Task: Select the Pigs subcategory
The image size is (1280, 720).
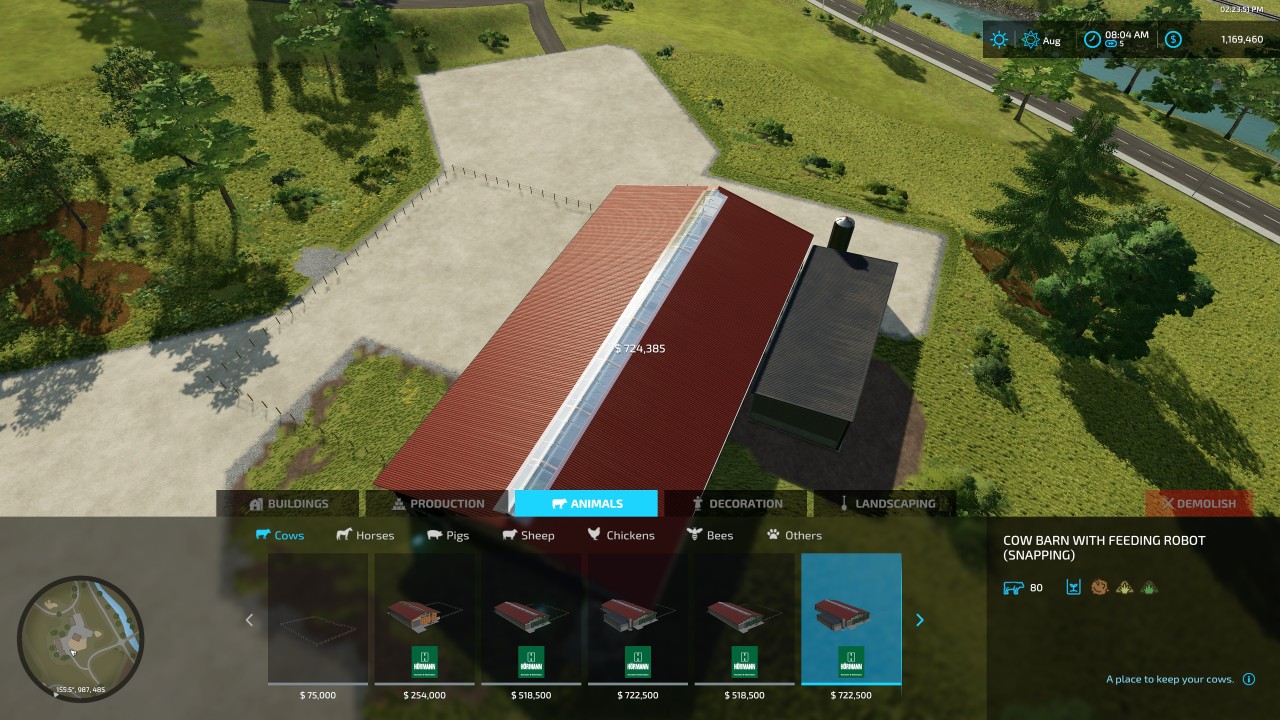Action: [x=448, y=535]
